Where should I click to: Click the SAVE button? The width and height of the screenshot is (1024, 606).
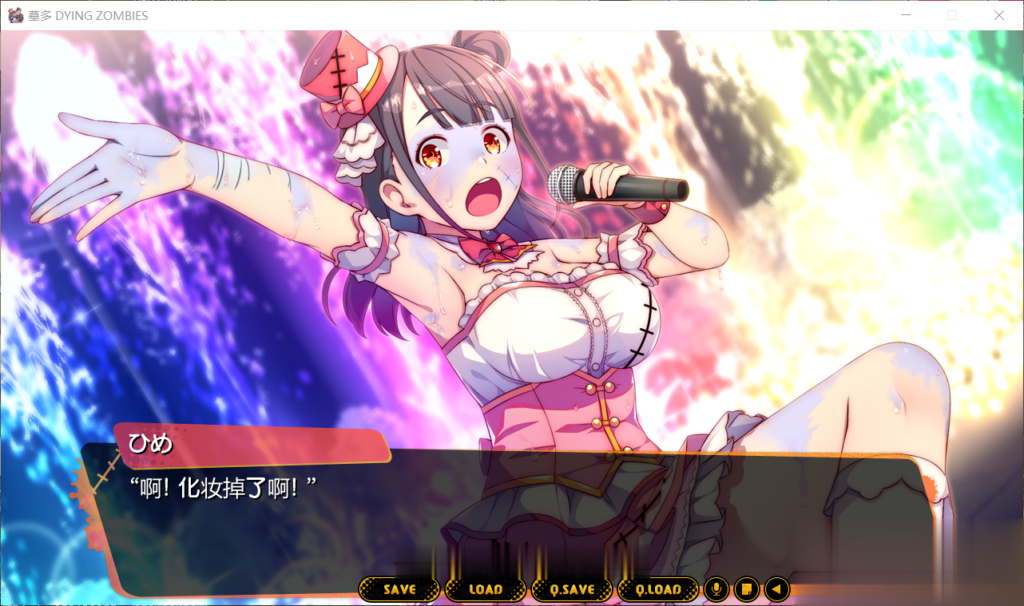coord(399,590)
